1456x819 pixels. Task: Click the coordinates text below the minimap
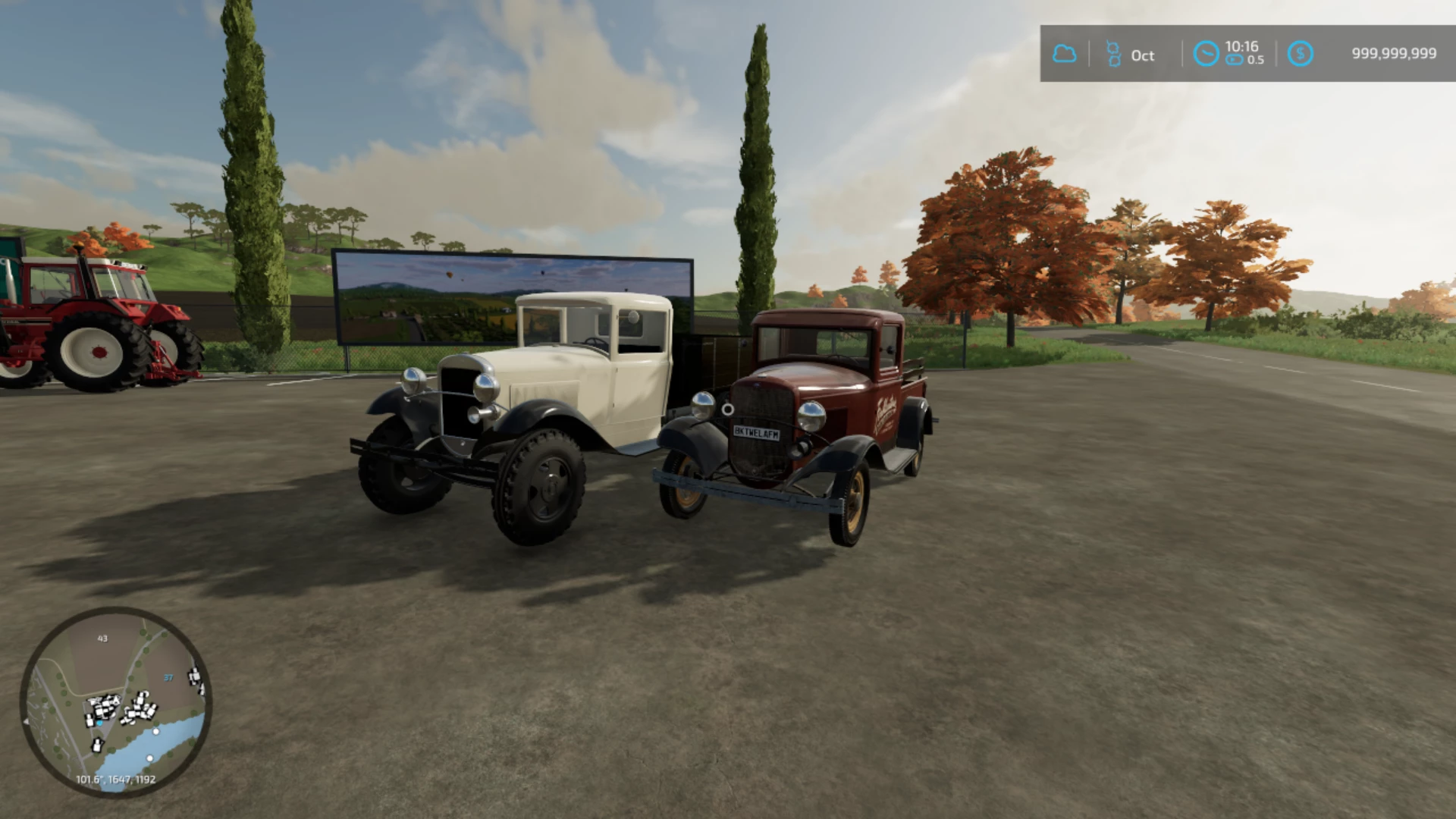(115, 779)
